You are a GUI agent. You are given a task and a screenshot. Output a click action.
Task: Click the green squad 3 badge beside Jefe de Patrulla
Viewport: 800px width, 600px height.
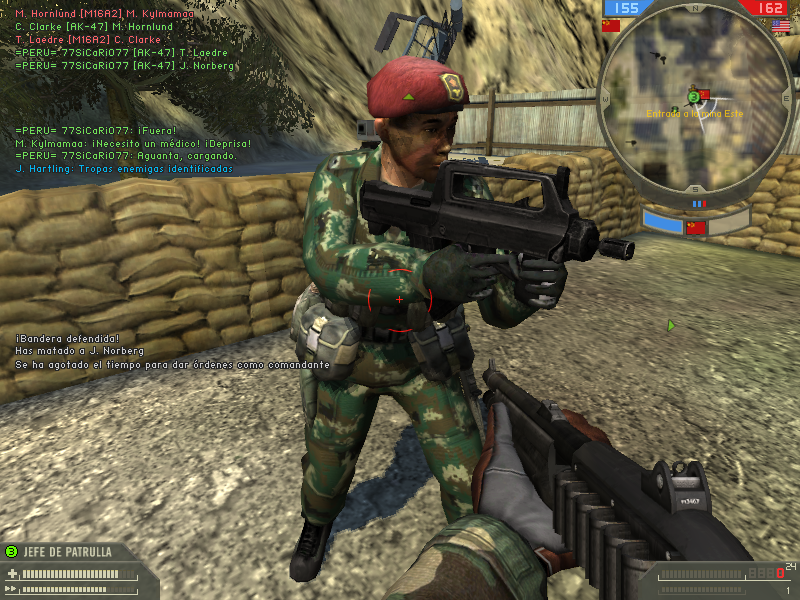click(x=11, y=551)
